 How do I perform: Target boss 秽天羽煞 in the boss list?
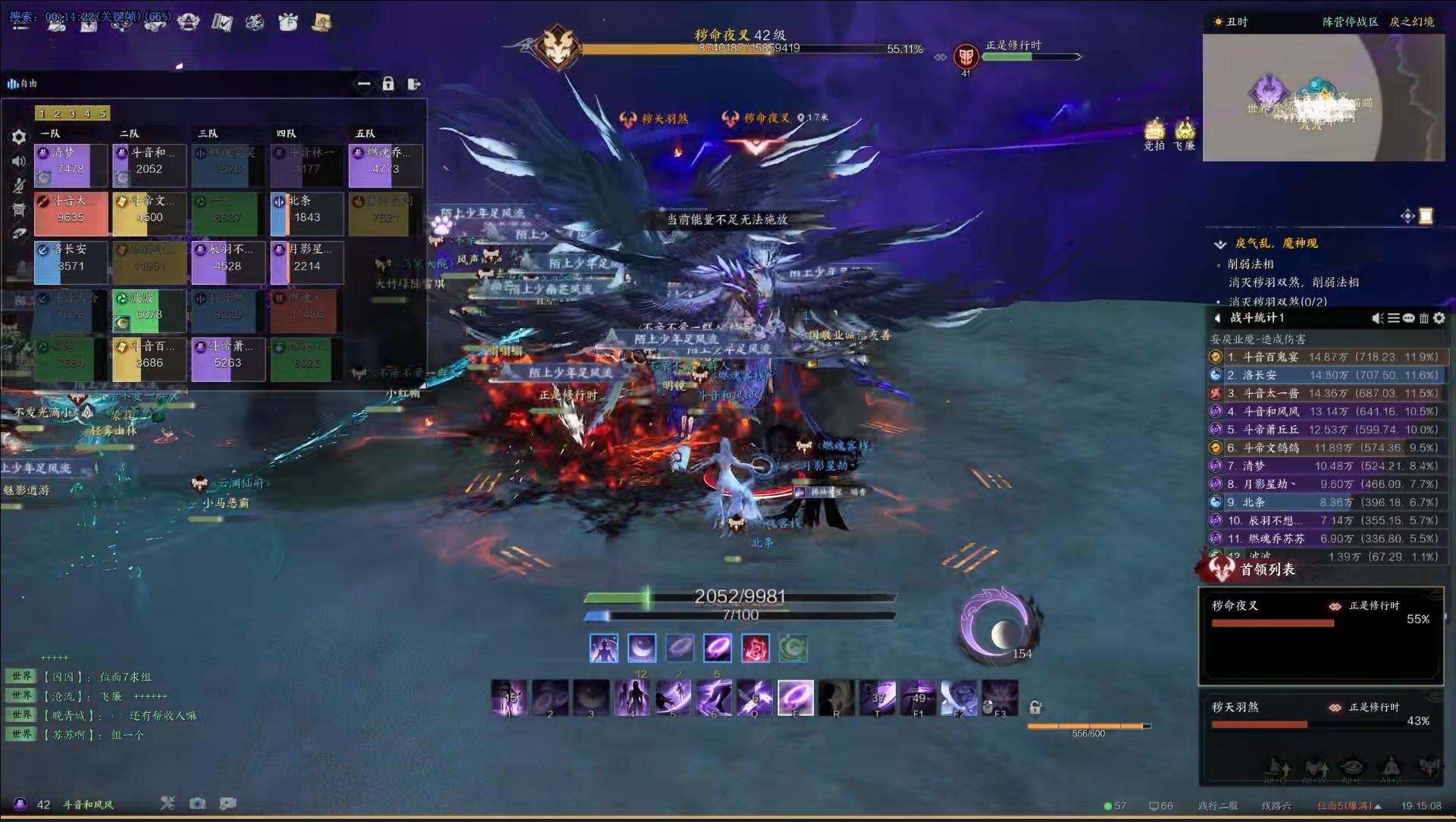tap(1320, 715)
